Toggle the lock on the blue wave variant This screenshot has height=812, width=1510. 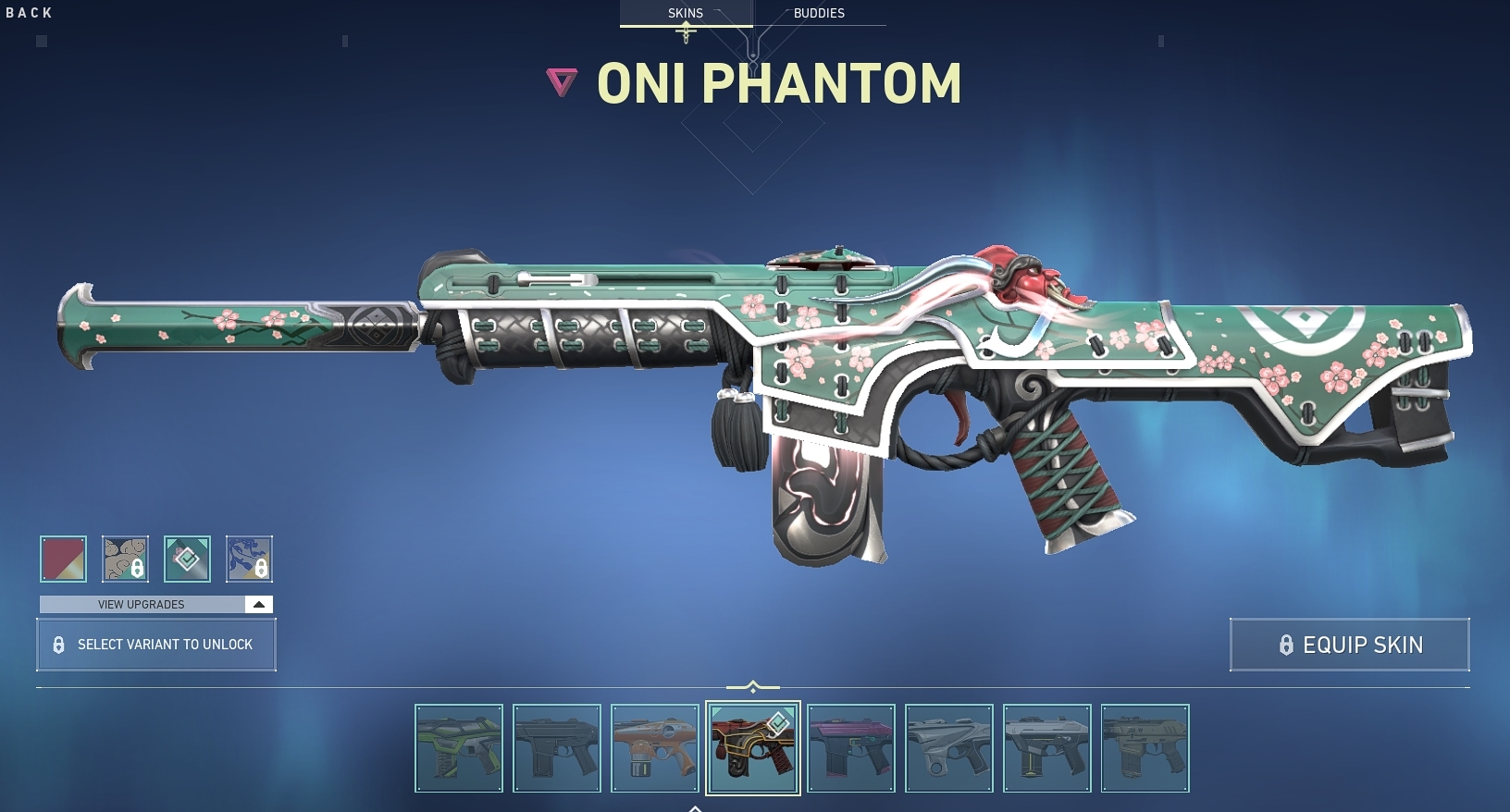pyautogui.click(x=262, y=569)
